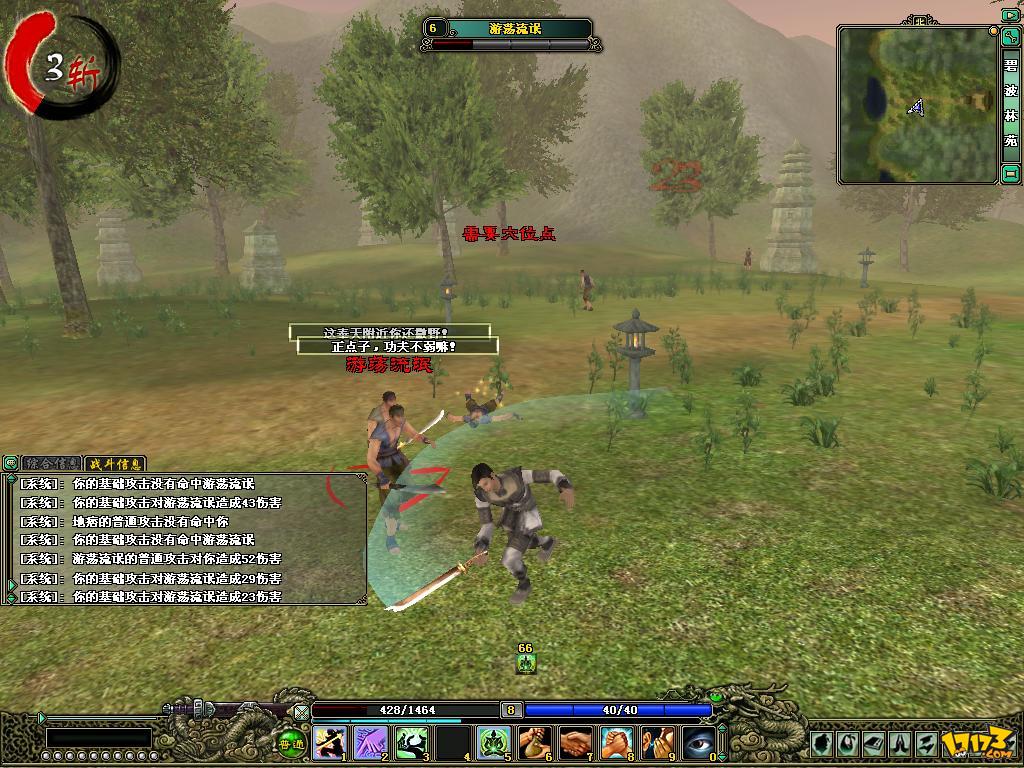Open the scroll button below the area name
The height and width of the screenshot is (768, 1024).
click(x=1010, y=174)
